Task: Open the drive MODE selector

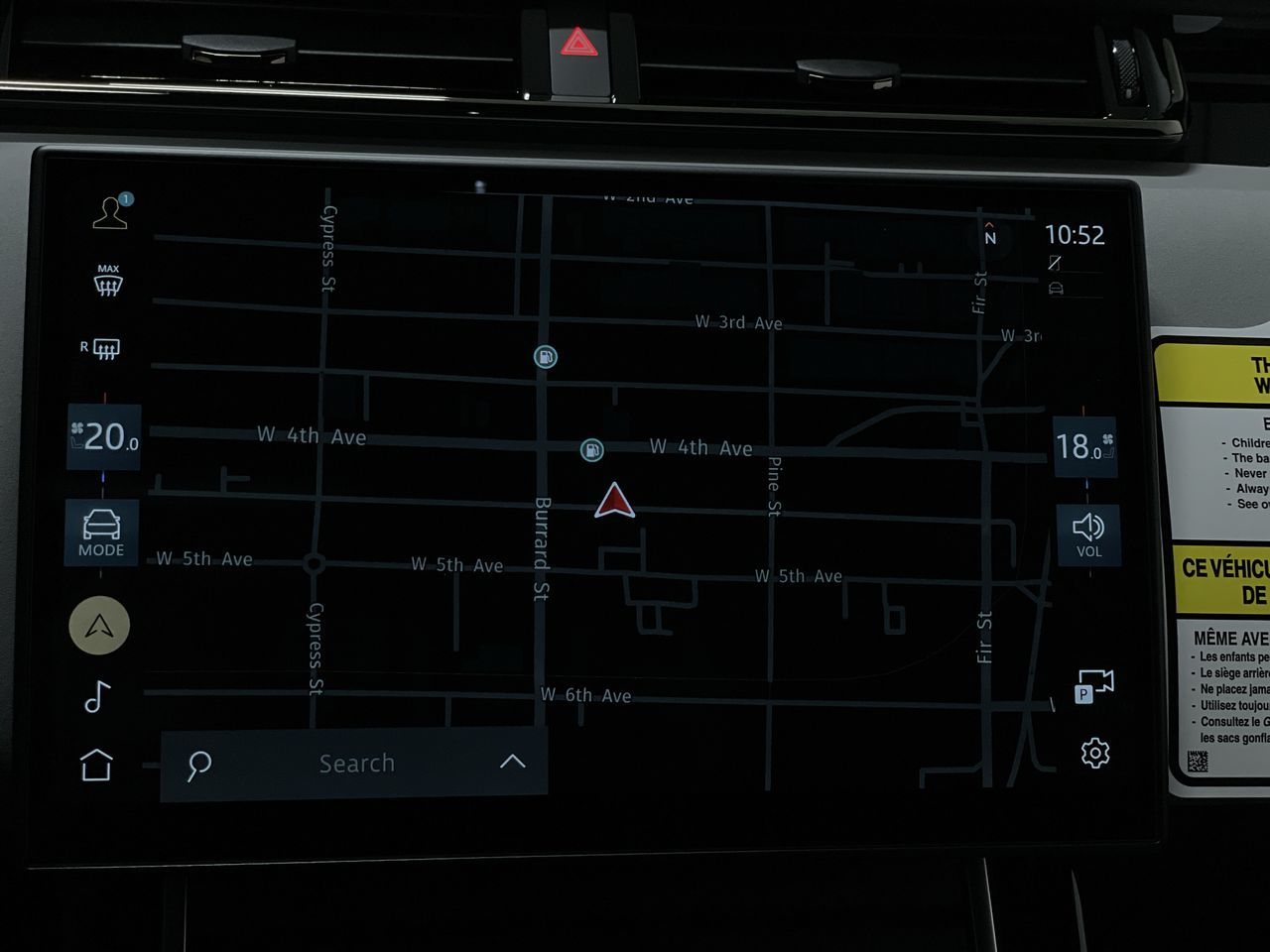Action: [x=101, y=533]
